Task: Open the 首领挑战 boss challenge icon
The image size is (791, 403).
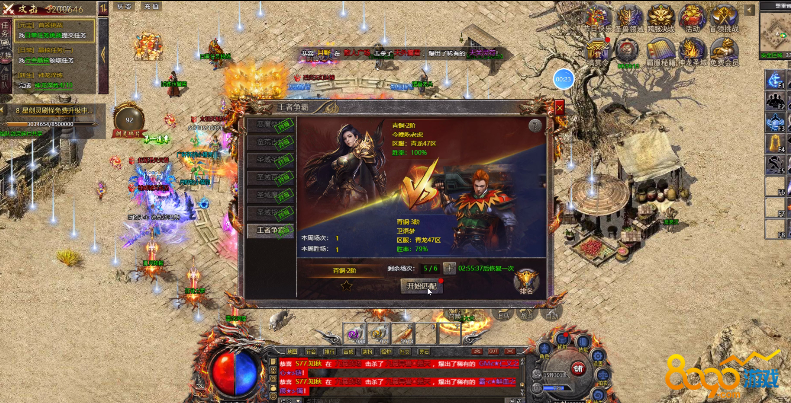Action: [x=724, y=17]
